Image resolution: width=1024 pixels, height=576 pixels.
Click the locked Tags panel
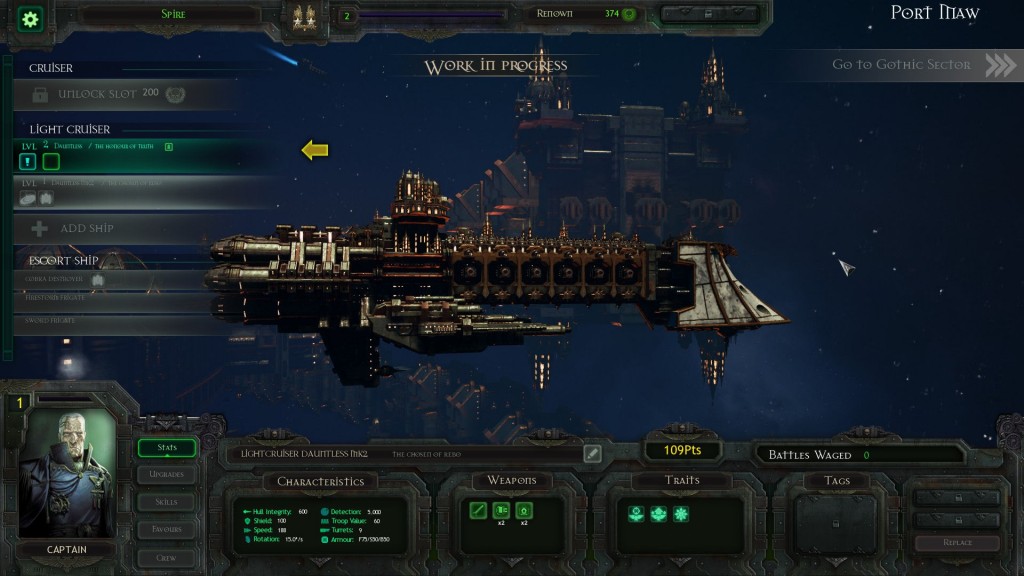pyautogui.click(x=837, y=523)
